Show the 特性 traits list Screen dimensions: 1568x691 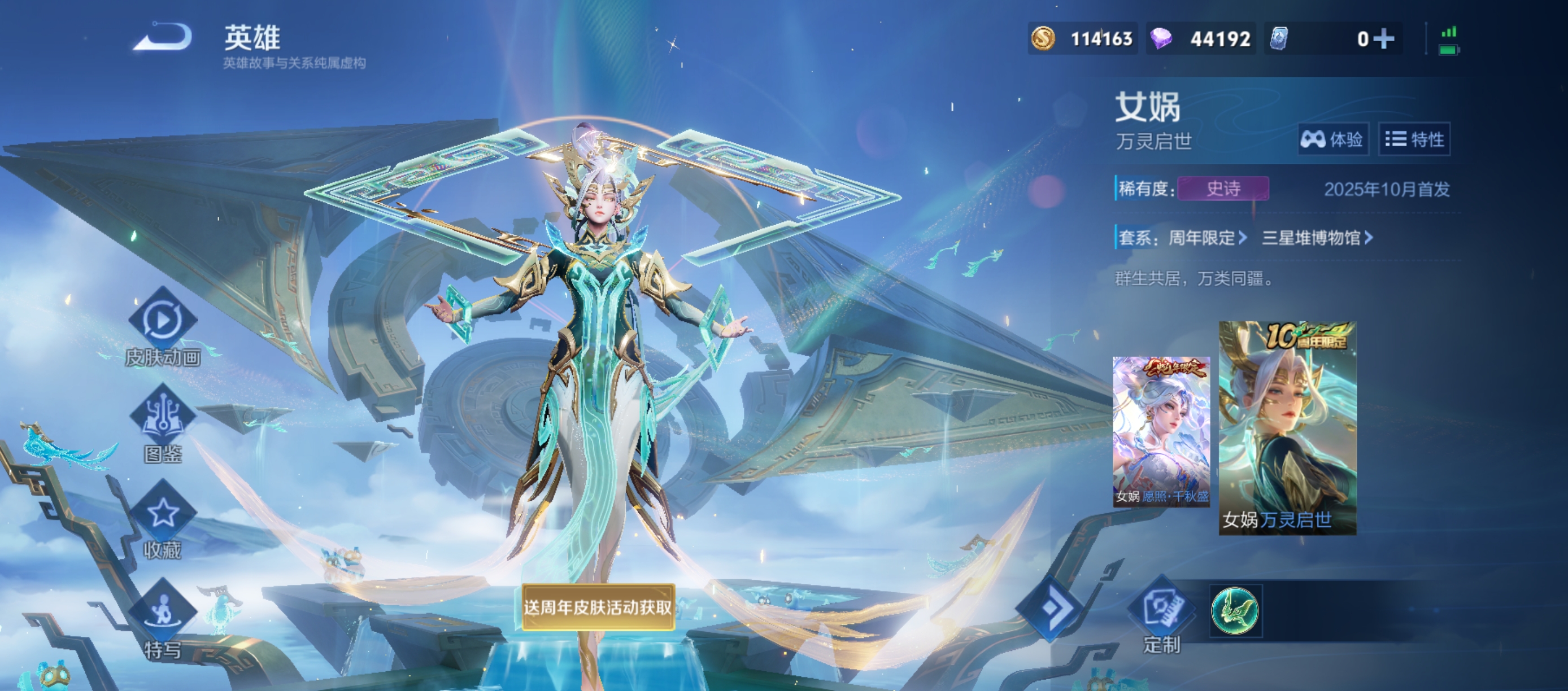(x=1414, y=139)
